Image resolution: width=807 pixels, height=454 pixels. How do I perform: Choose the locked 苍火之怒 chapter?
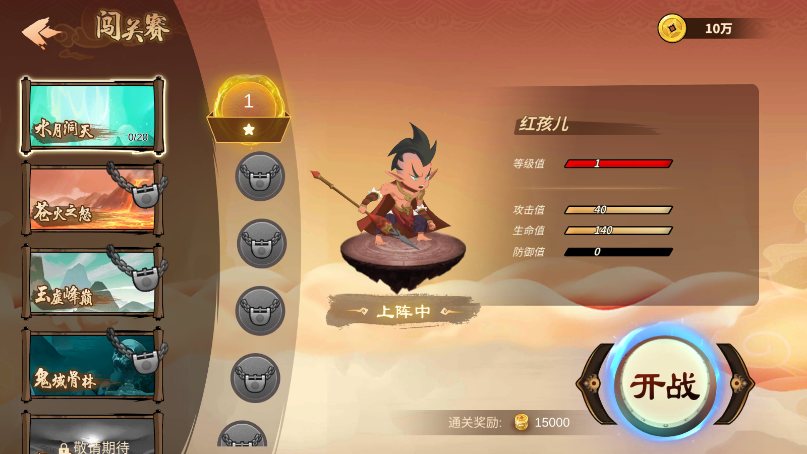[x=92, y=199]
